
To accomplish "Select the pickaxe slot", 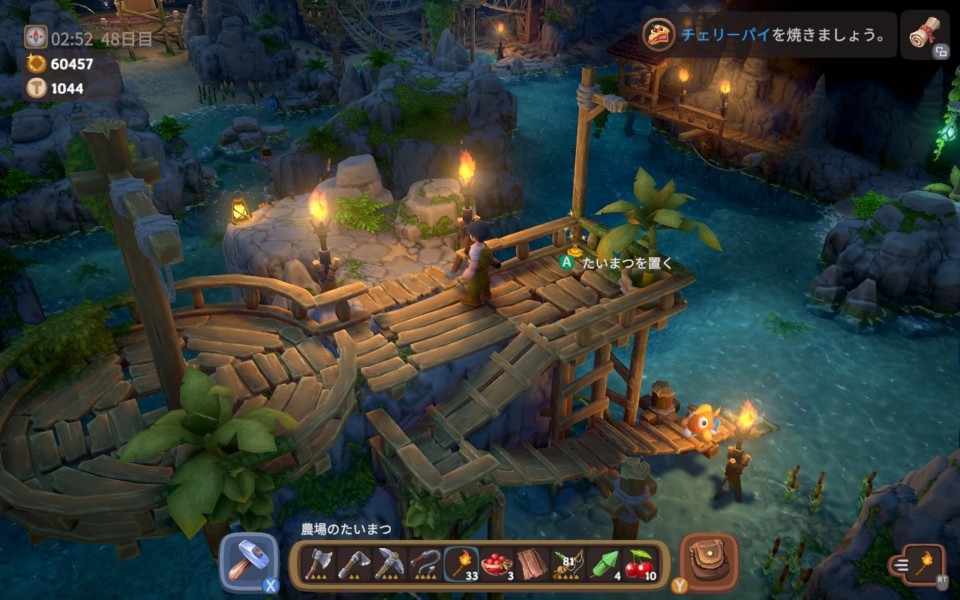I will 389,566.
